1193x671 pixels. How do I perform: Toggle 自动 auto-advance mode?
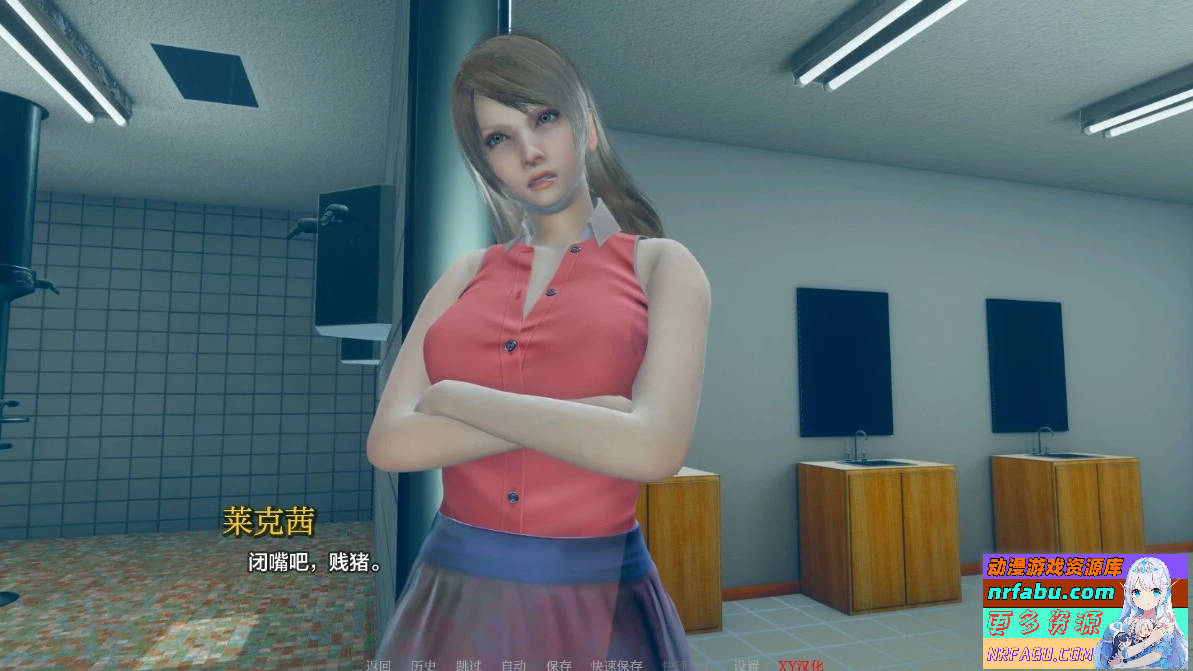pos(513,665)
